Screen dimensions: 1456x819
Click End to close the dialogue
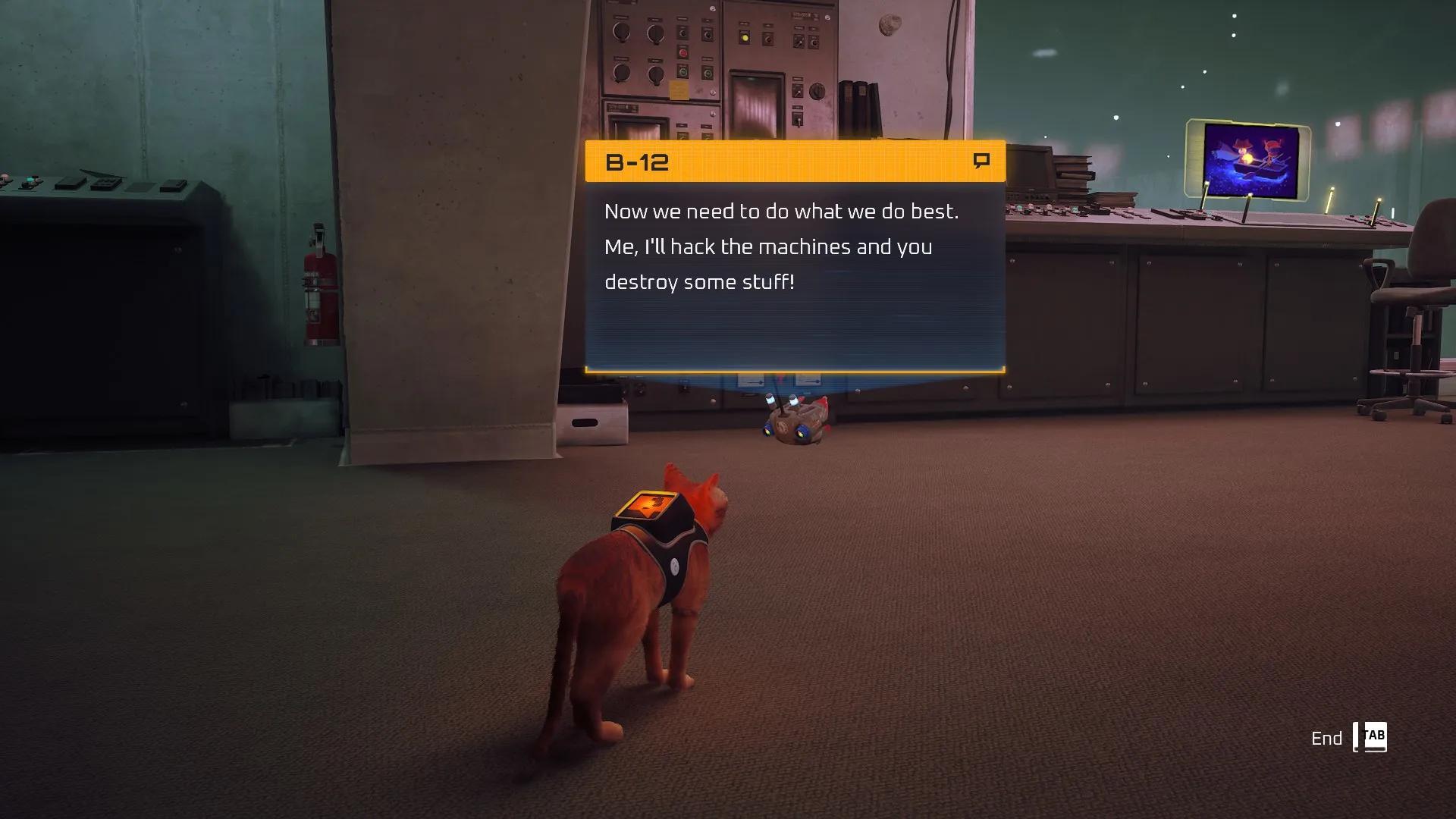point(1329,737)
